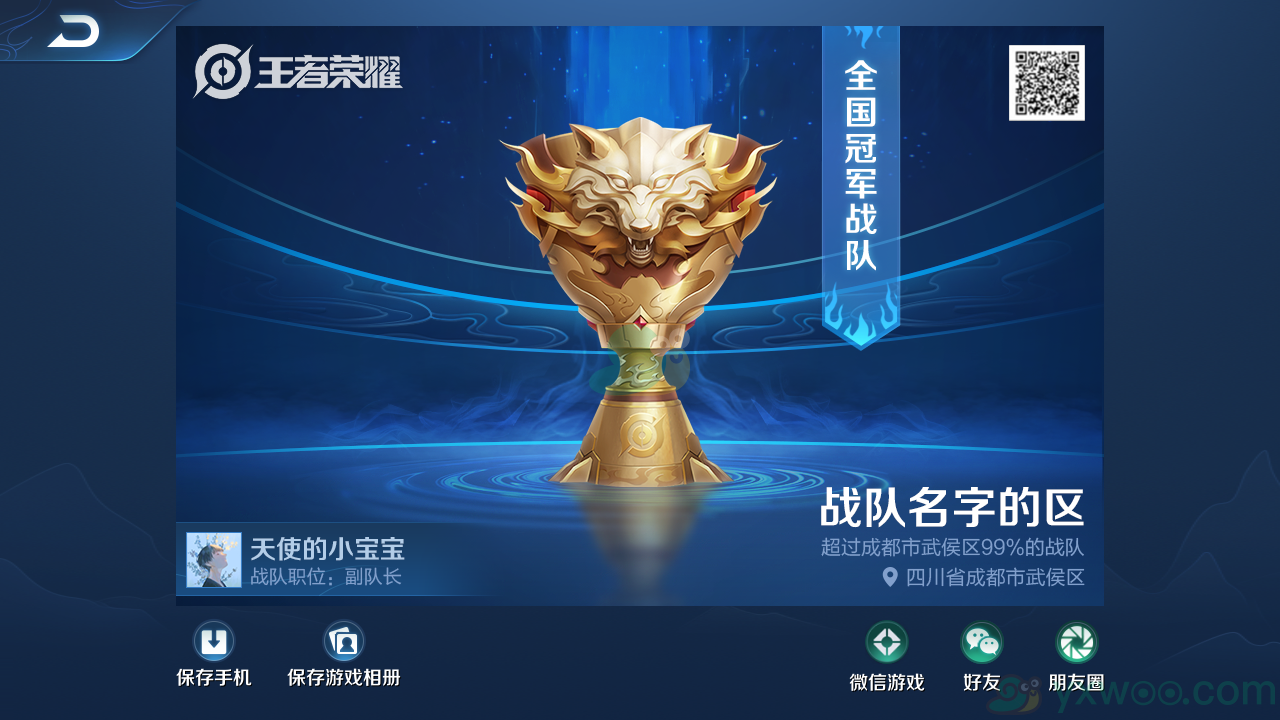Share to 好友 using WeChat icon
The width and height of the screenshot is (1280, 720).
click(981, 644)
